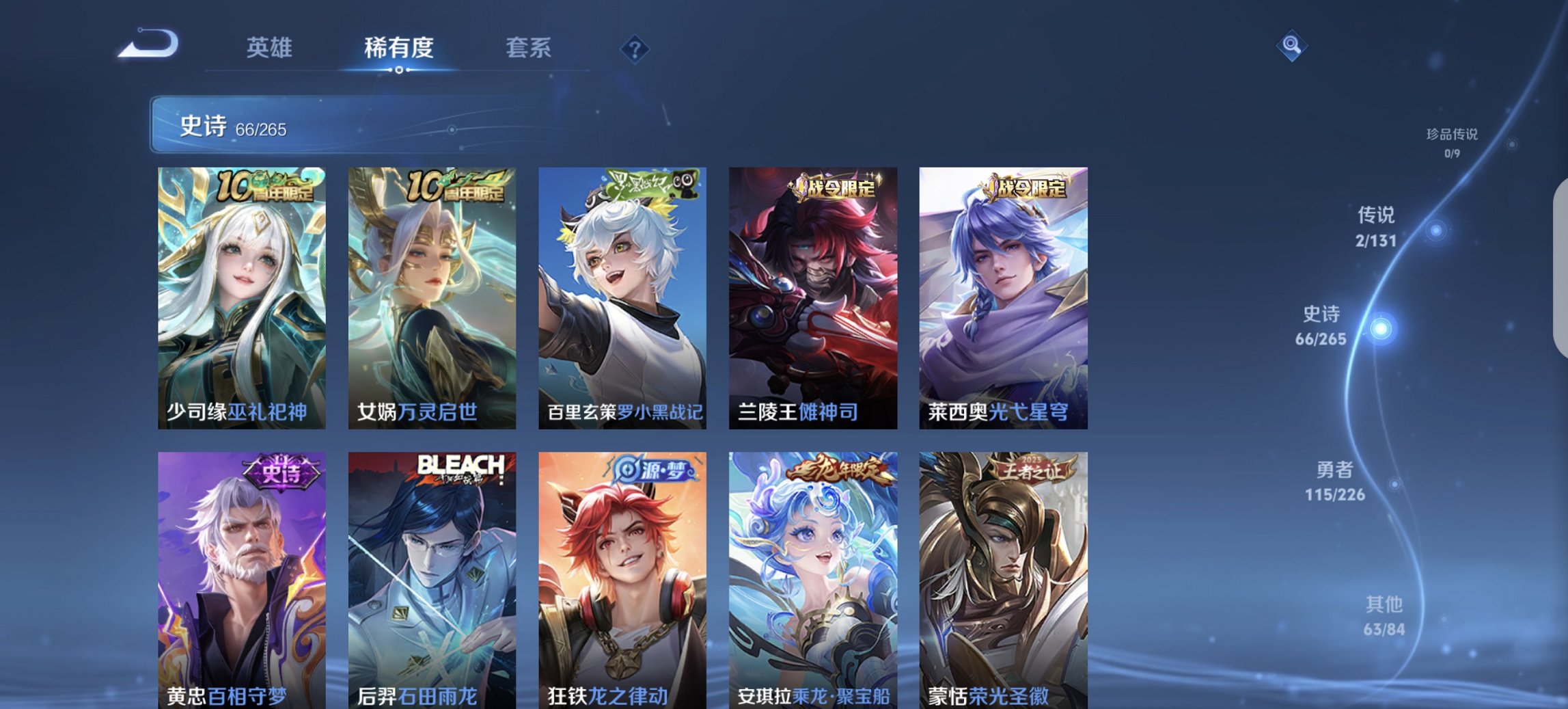Screen dimensions: 1568x709
Task: Select the 稀有度 tab
Action: coord(399,48)
